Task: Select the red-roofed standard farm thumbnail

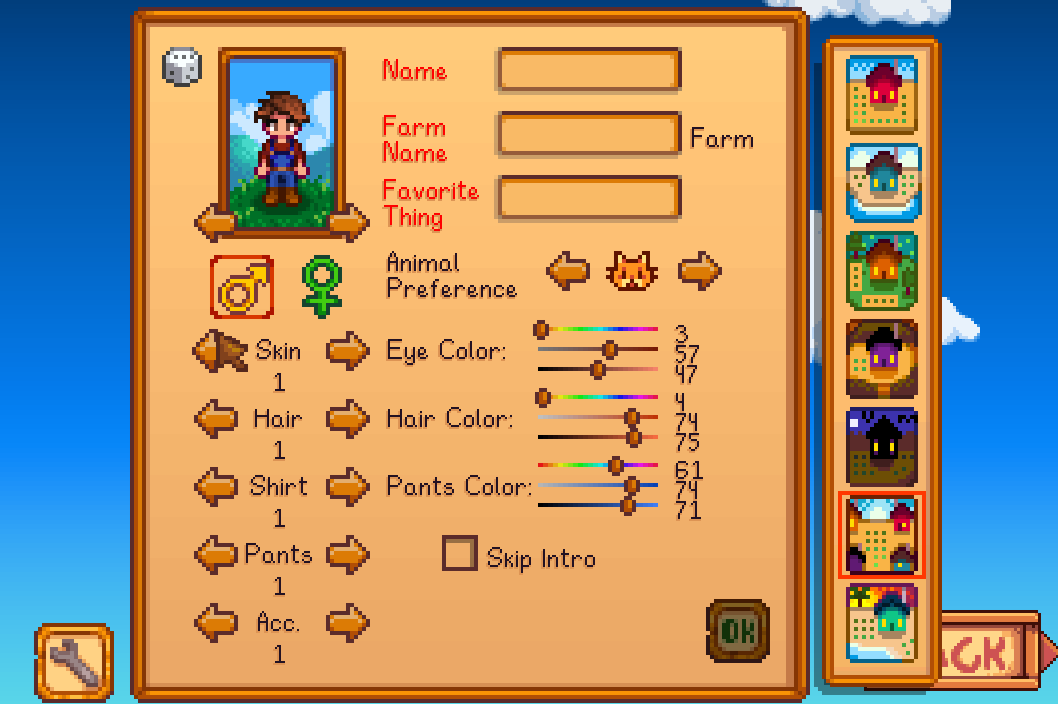Action: tap(882, 94)
